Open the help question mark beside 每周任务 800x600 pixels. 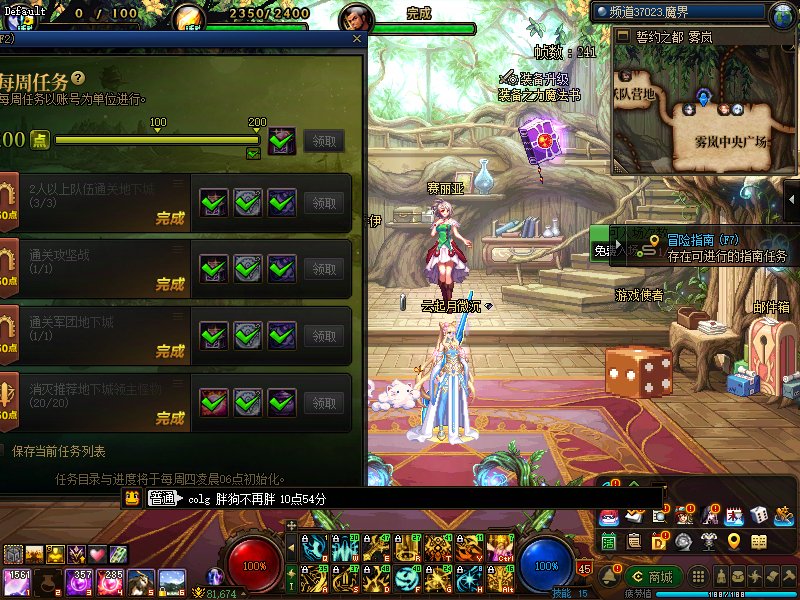[x=77, y=78]
